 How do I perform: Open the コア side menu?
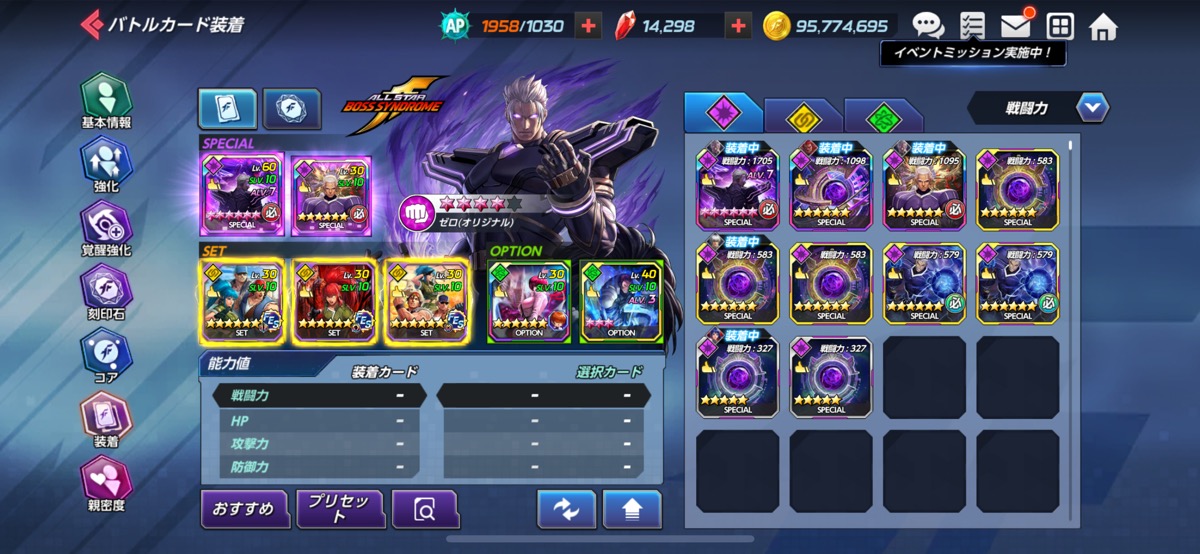click(106, 356)
